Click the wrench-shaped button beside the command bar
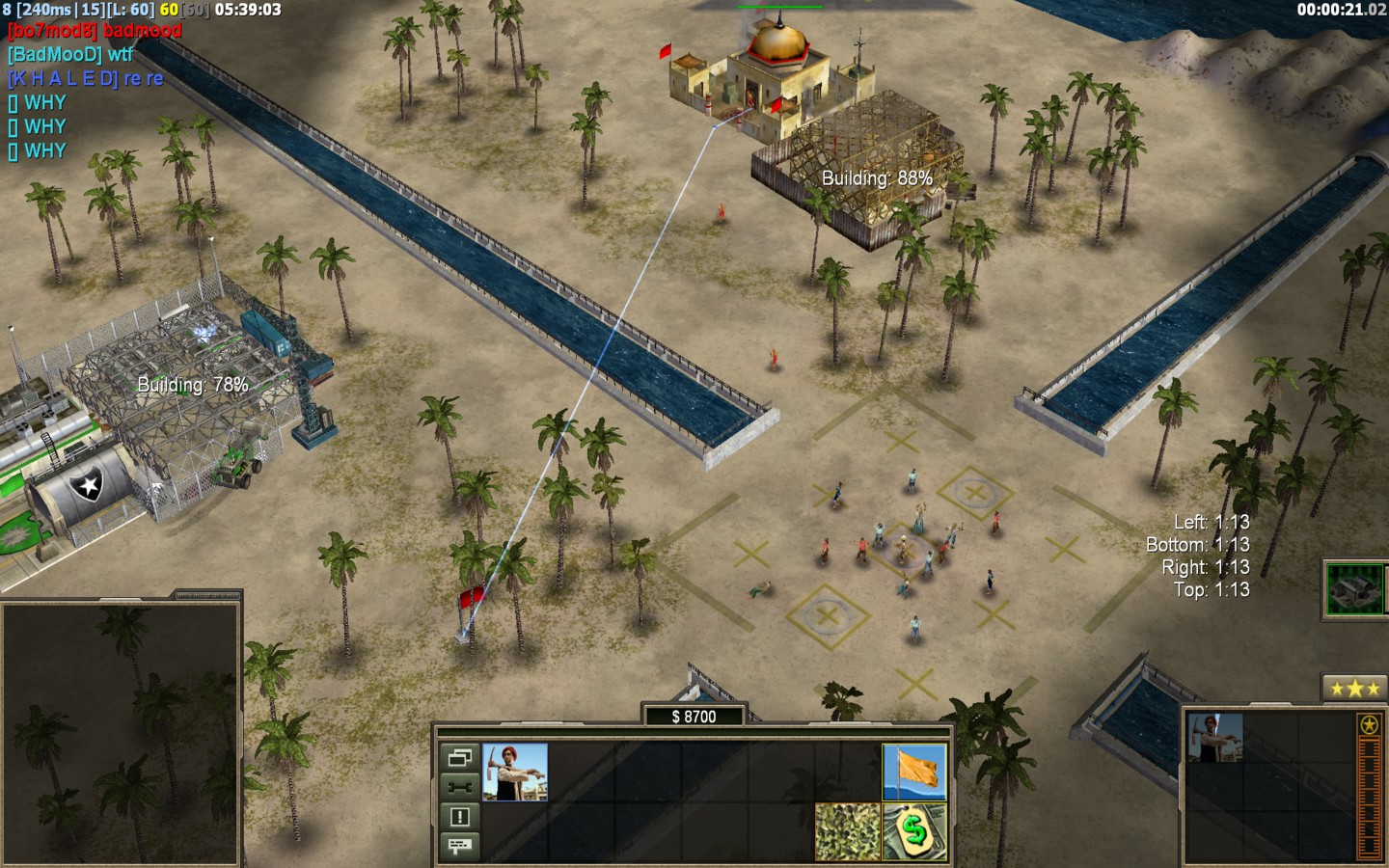The image size is (1389, 868). (x=459, y=786)
